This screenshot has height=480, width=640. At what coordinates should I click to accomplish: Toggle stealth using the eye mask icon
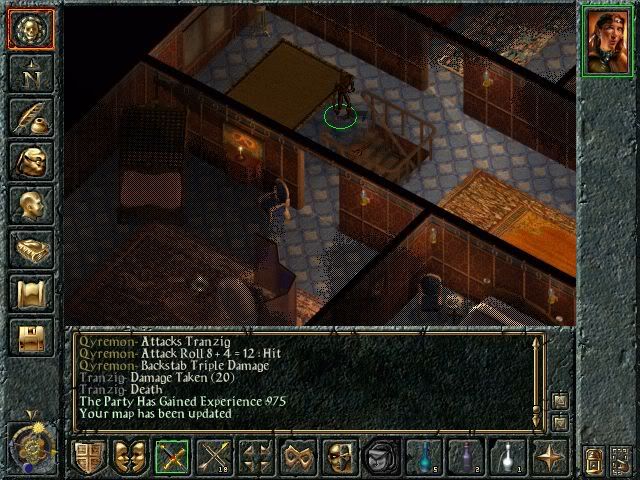coord(341,457)
